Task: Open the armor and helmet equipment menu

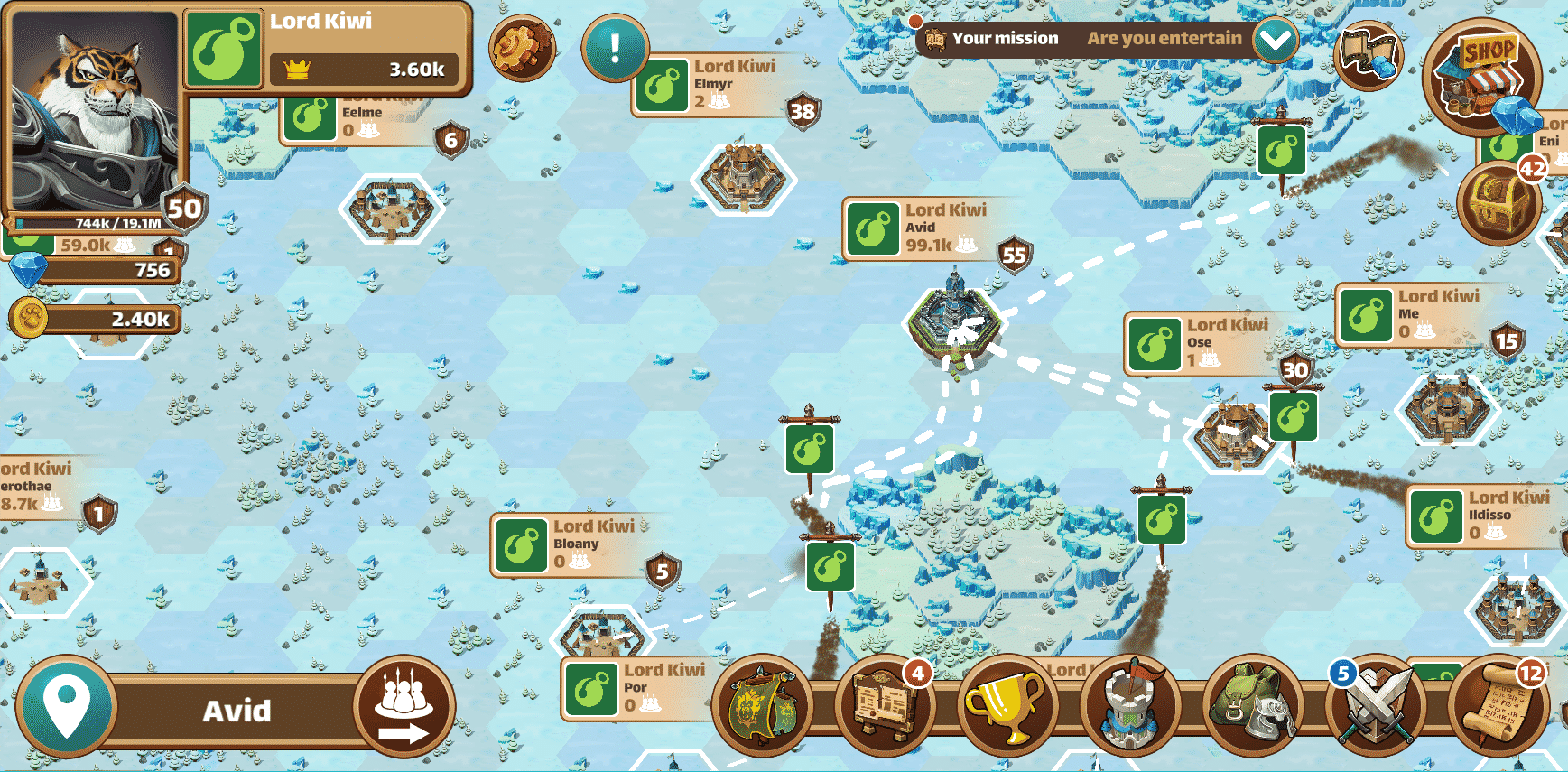Action: click(x=1251, y=707)
